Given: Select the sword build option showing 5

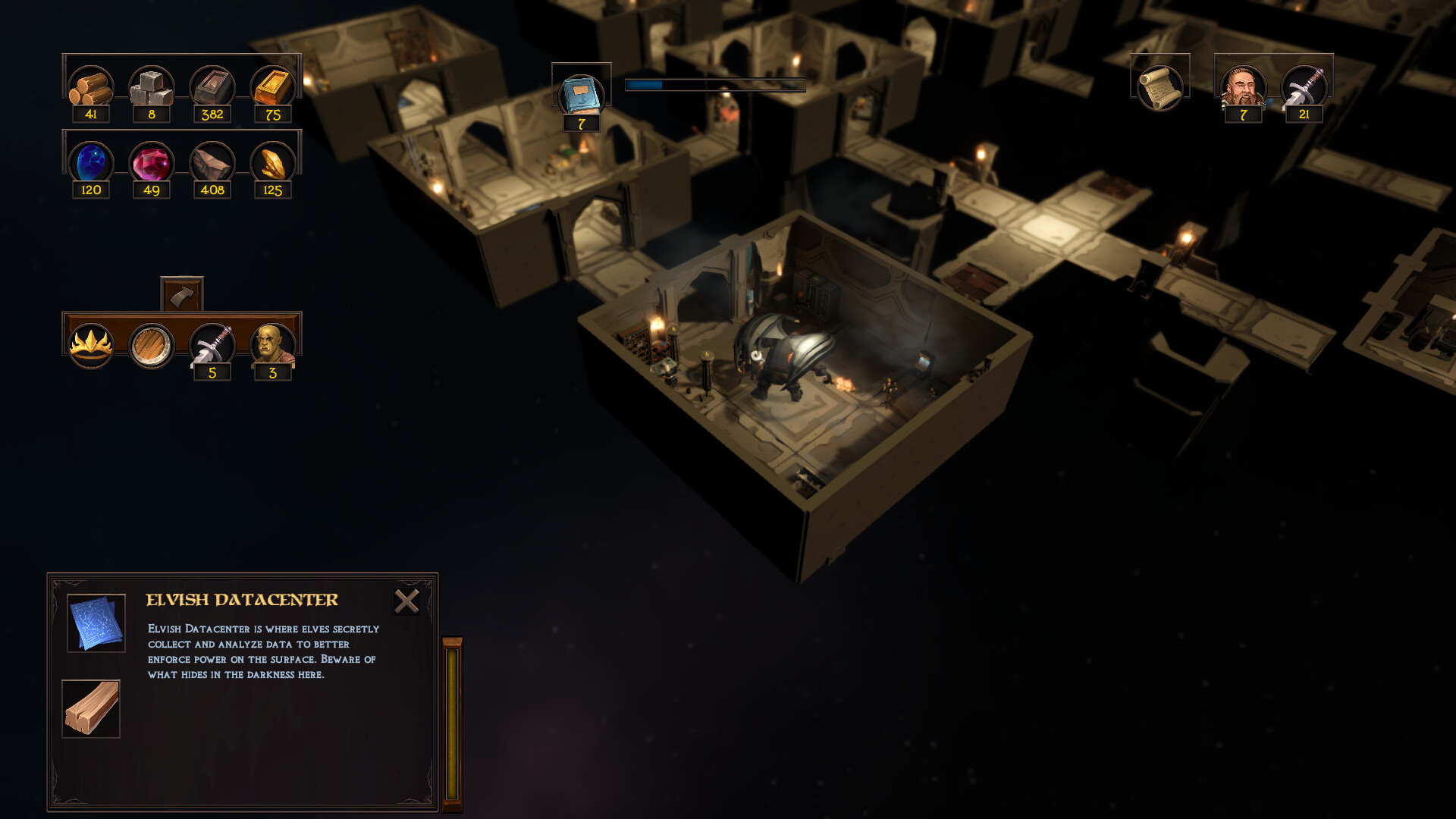Looking at the screenshot, I should click(x=212, y=344).
